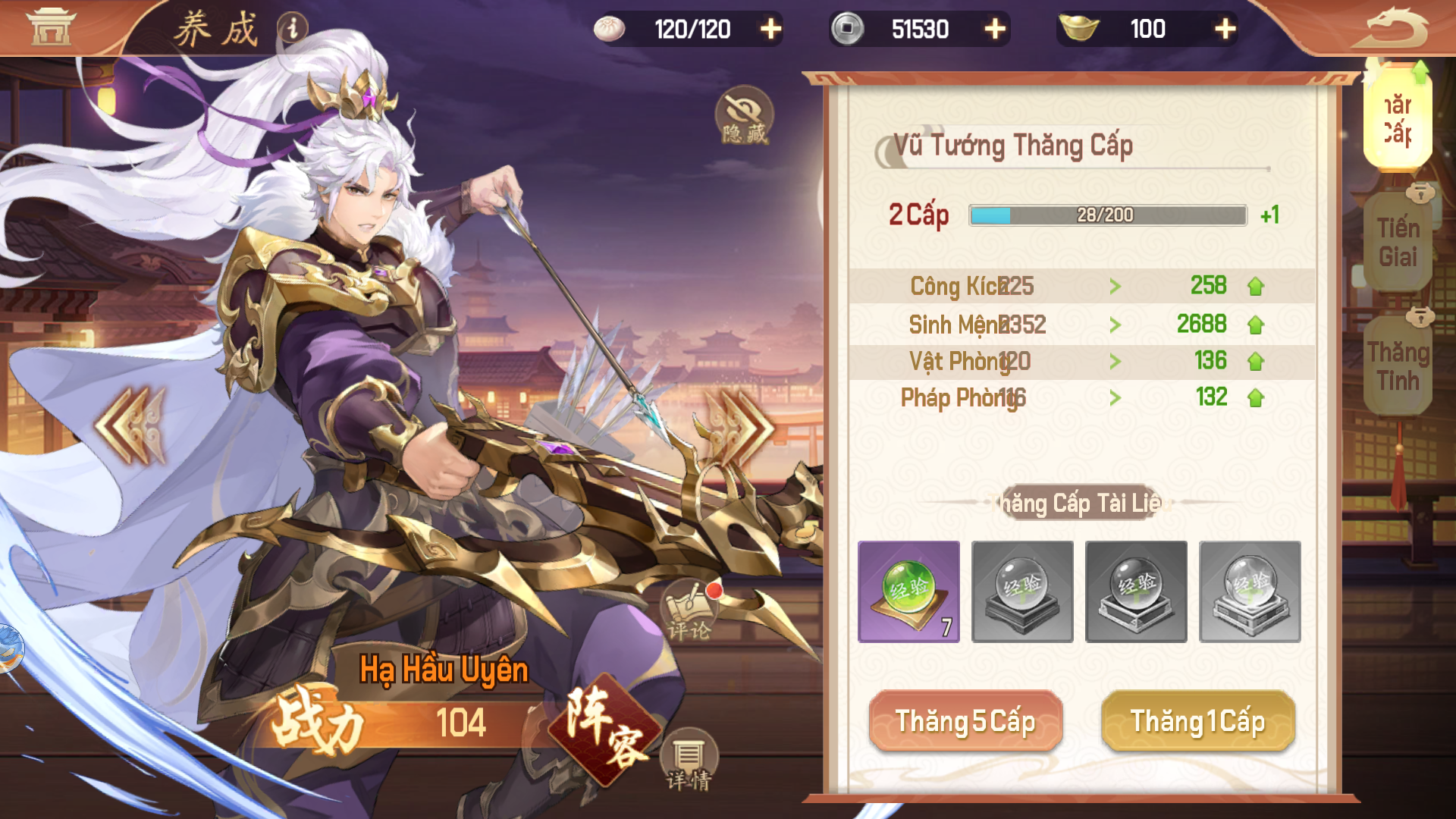Image resolution: width=1456 pixels, height=819 pixels.
Task: Add more silver coins
Action: click(x=995, y=29)
